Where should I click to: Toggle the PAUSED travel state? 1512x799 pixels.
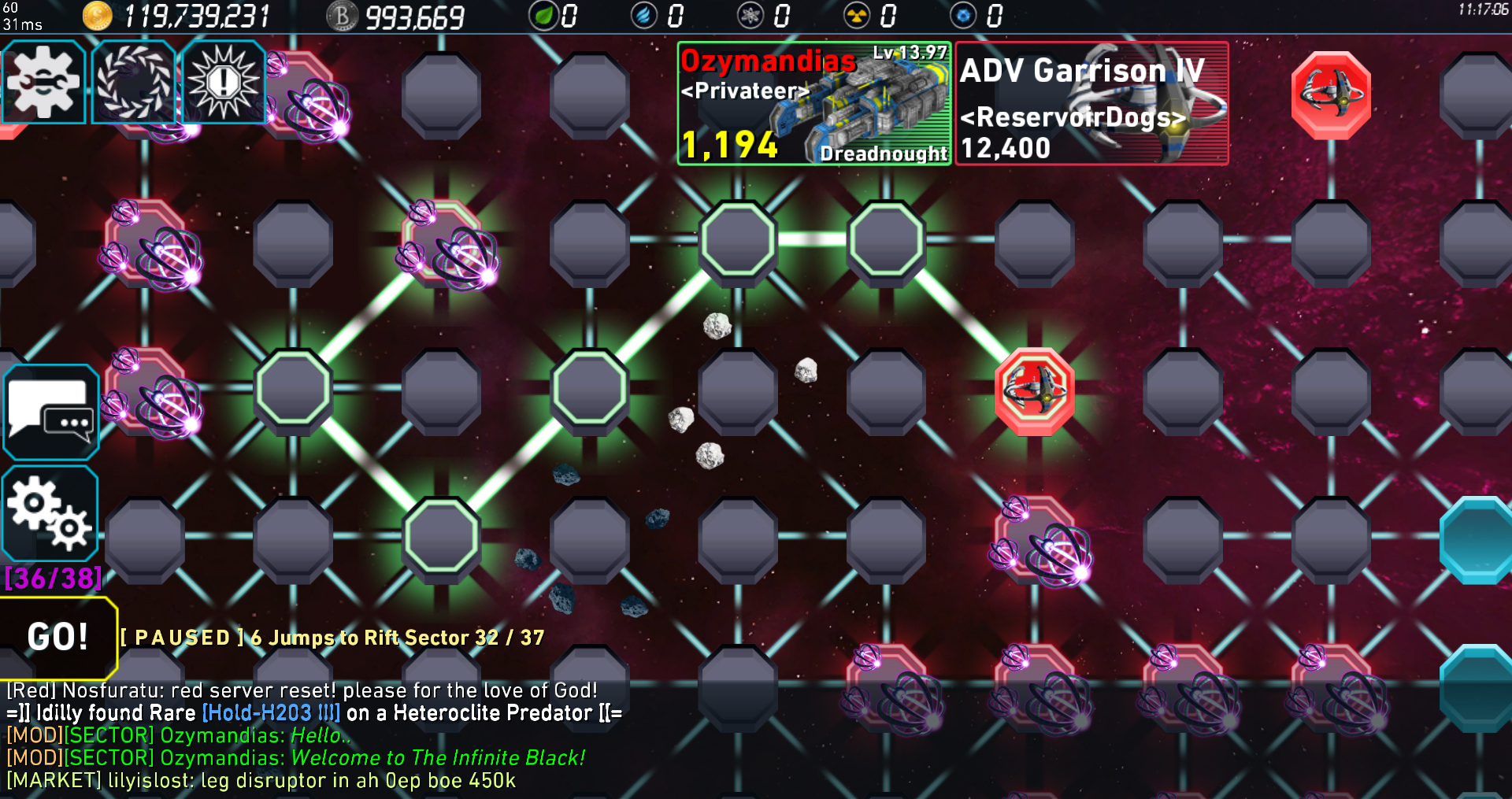tap(182, 638)
